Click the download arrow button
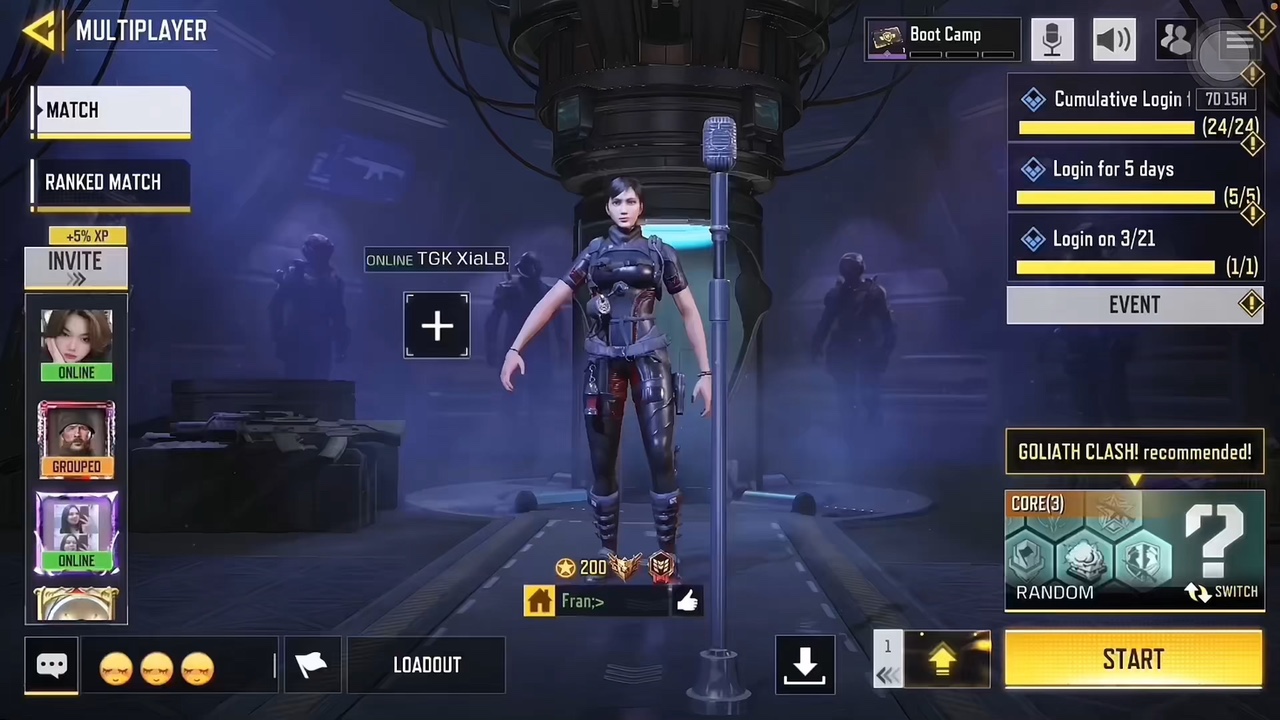Screen dimensions: 1280x720 point(805,664)
